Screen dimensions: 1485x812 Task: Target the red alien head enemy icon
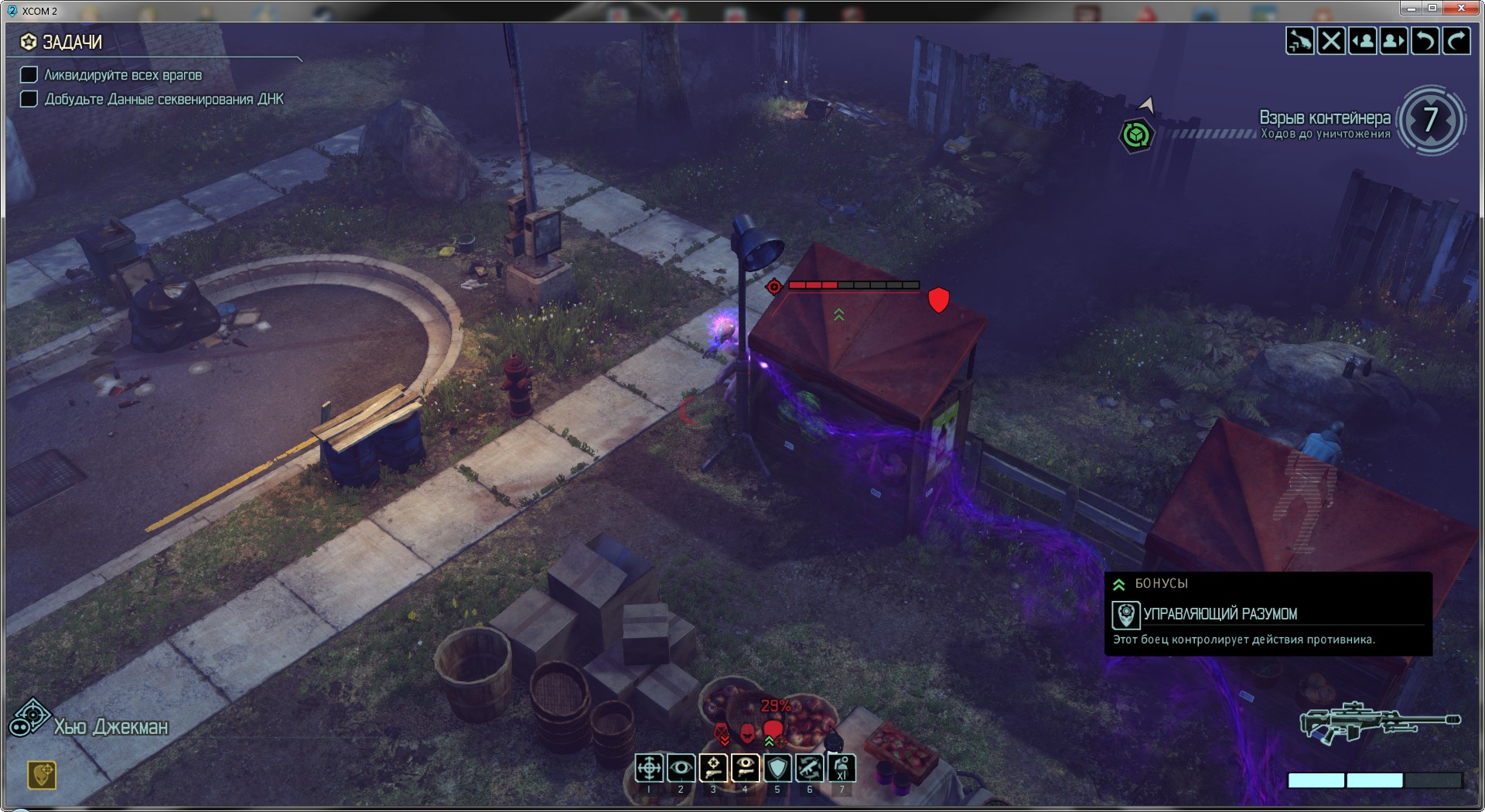coord(773,729)
